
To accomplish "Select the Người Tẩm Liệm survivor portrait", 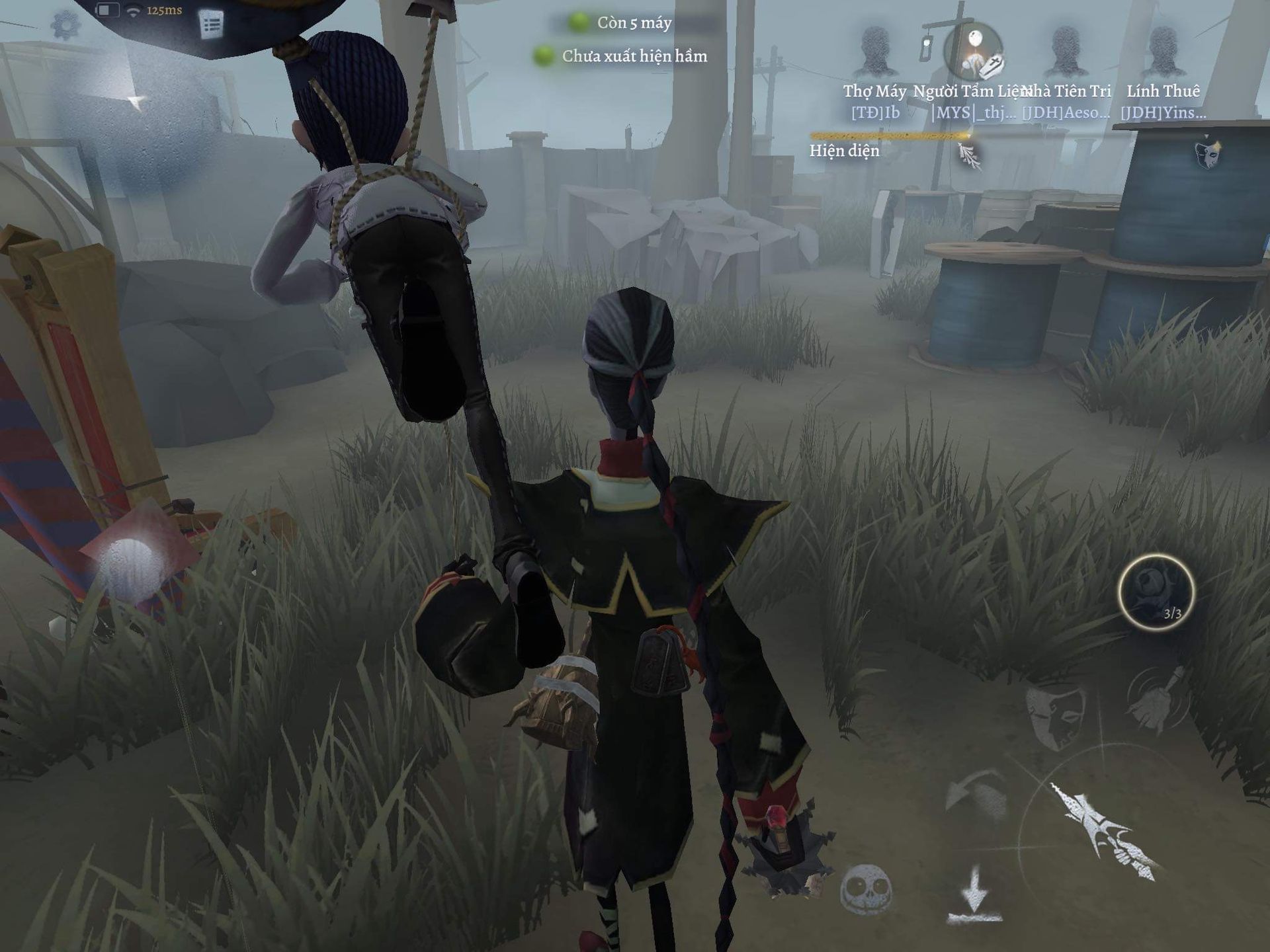I will click(x=972, y=53).
